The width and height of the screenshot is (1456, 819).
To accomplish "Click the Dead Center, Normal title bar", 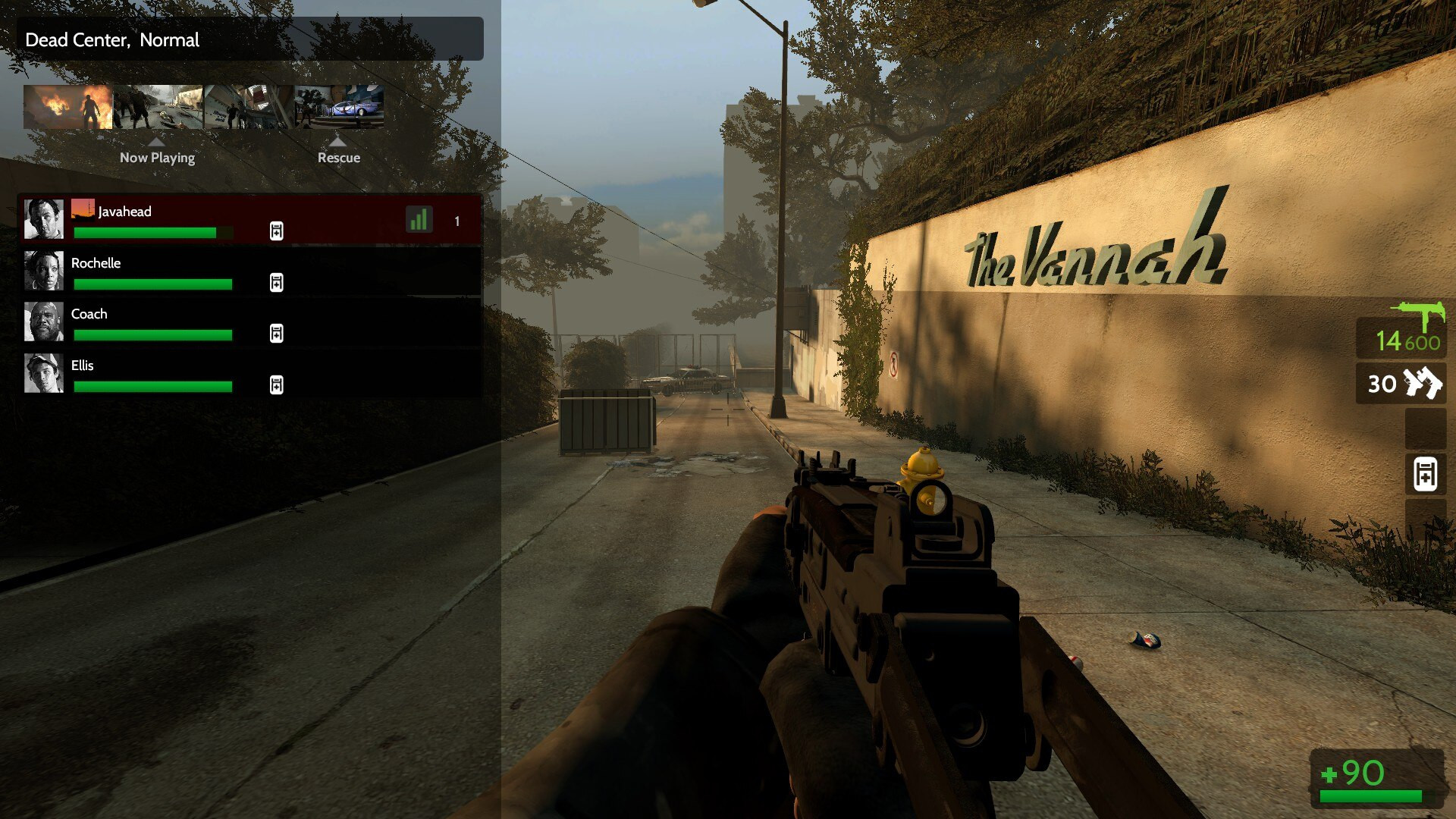I will [x=250, y=39].
